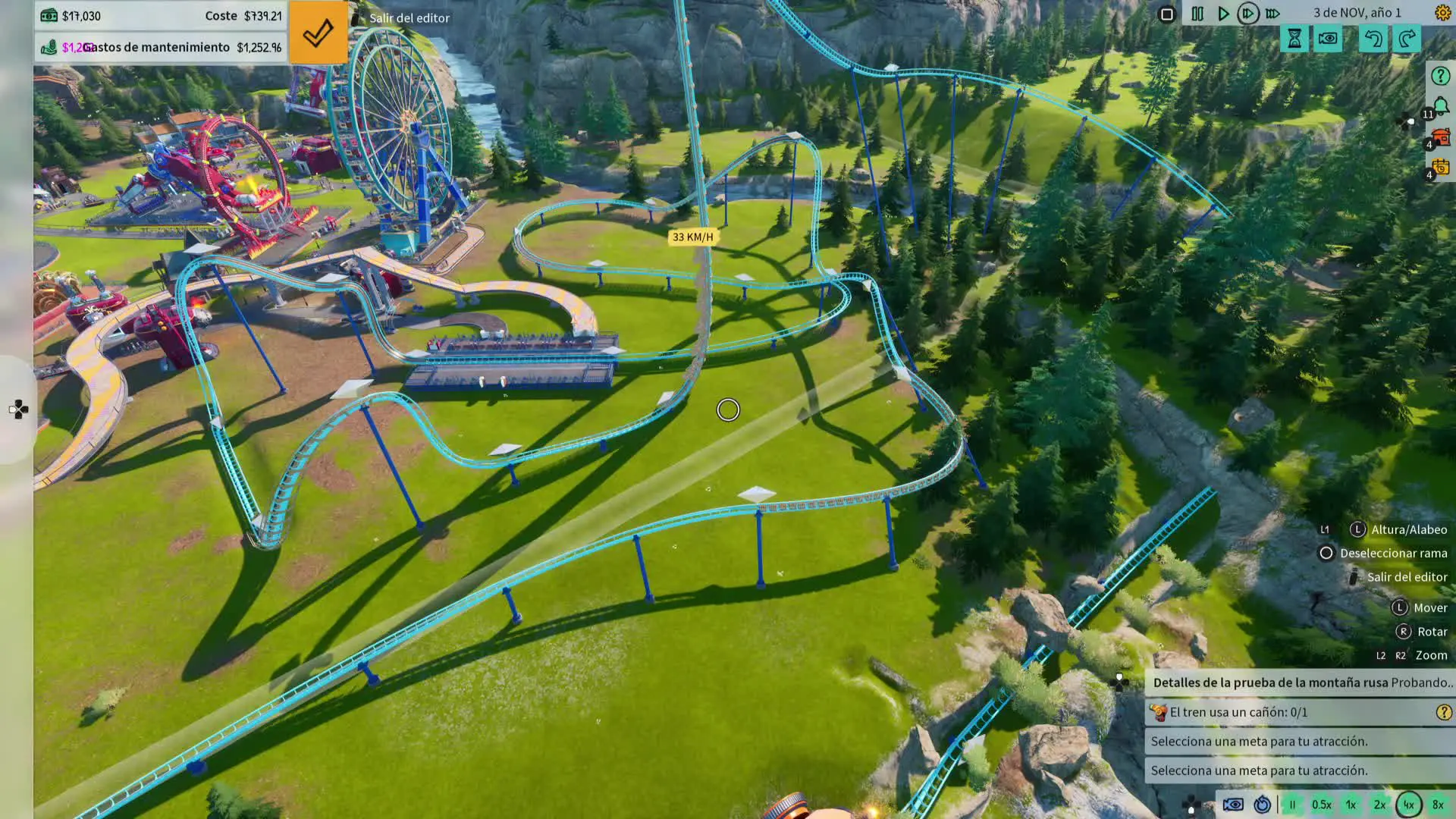Open the red building alerts icon
The image size is (1456, 819).
tap(1440, 137)
